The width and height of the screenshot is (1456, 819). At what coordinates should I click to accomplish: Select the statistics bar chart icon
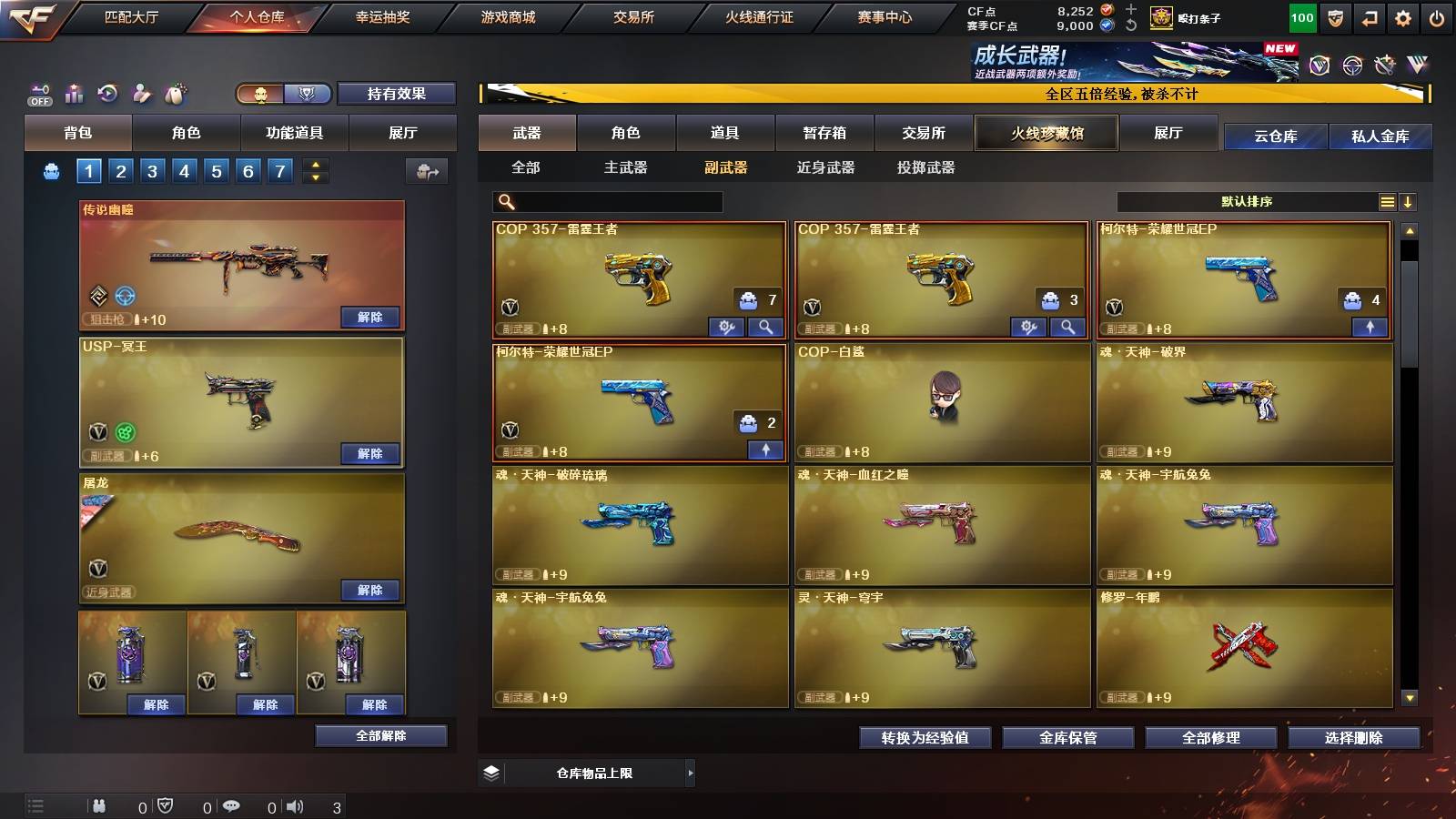click(x=74, y=94)
